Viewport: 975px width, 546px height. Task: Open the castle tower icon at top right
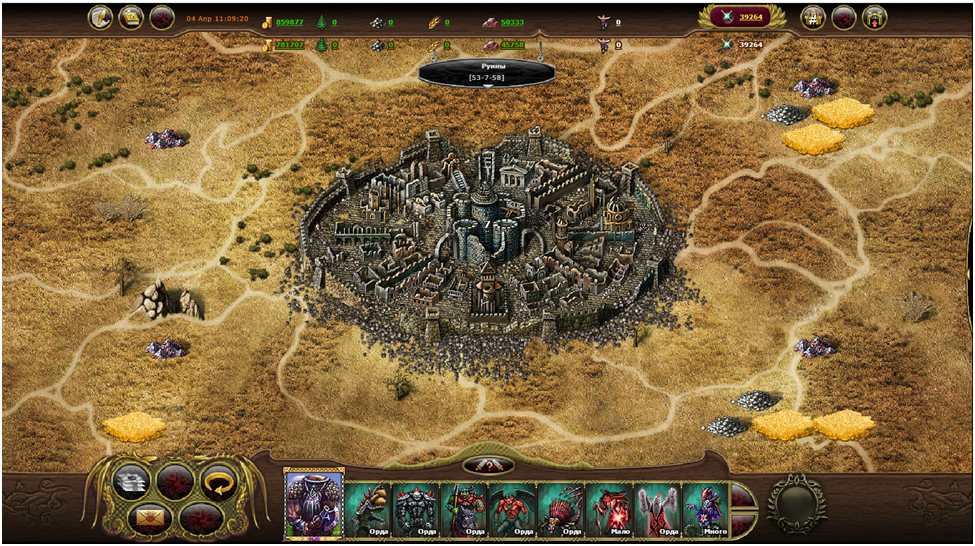pos(874,17)
